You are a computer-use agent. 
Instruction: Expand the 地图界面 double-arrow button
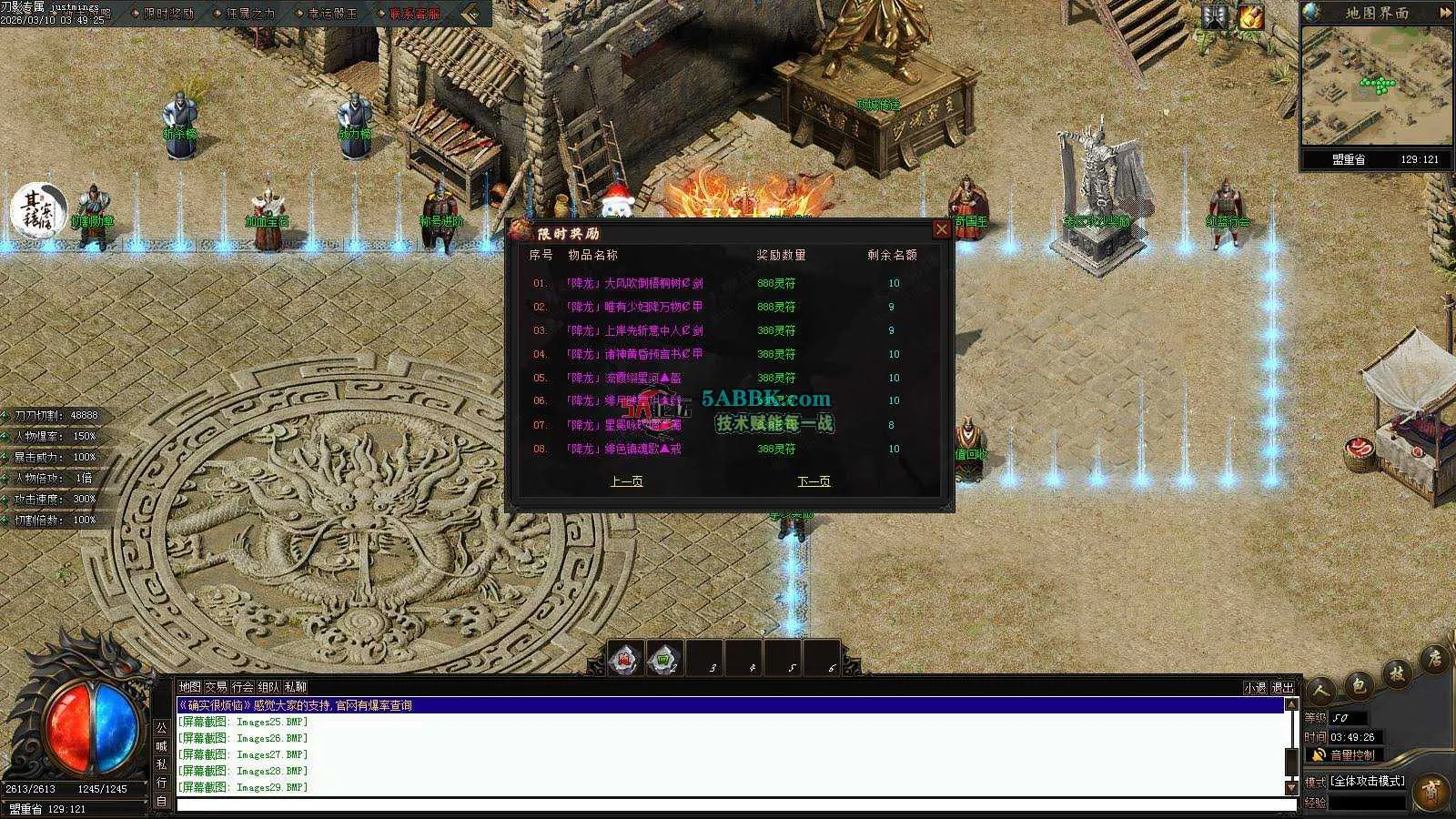pos(1445,13)
